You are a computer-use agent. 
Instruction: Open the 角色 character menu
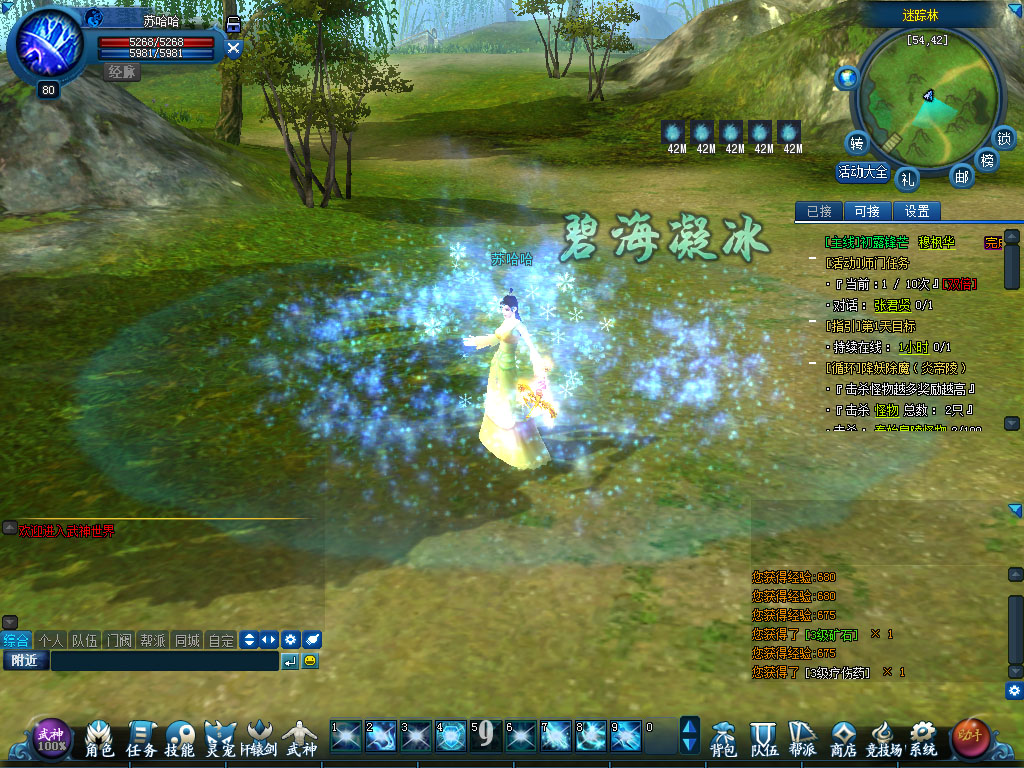[100, 739]
